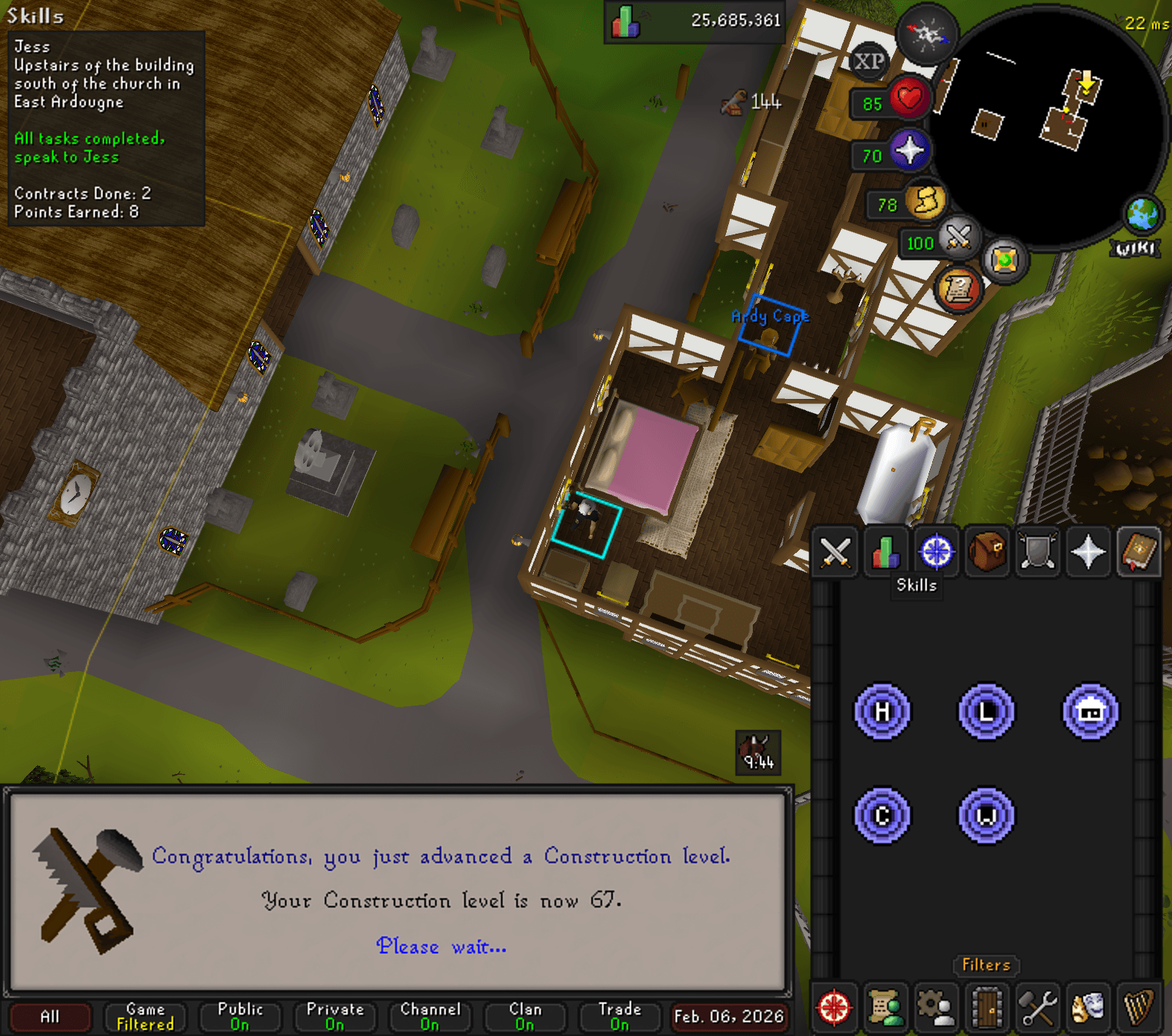This screenshot has width=1172, height=1036.
Task: Click the XP tracker orb
Action: [870, 62]
